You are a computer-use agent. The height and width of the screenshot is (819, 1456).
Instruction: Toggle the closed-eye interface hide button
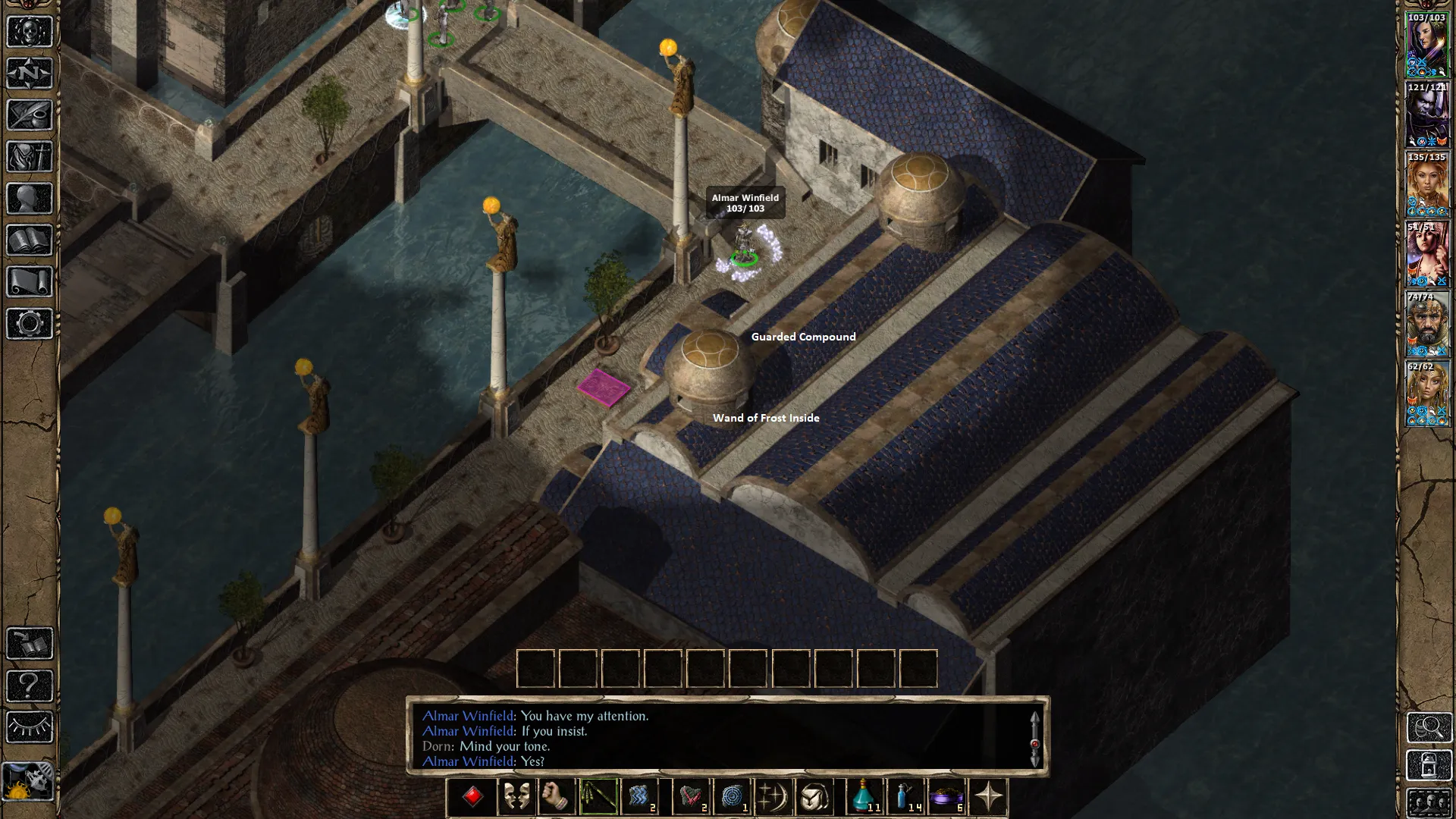30,727
